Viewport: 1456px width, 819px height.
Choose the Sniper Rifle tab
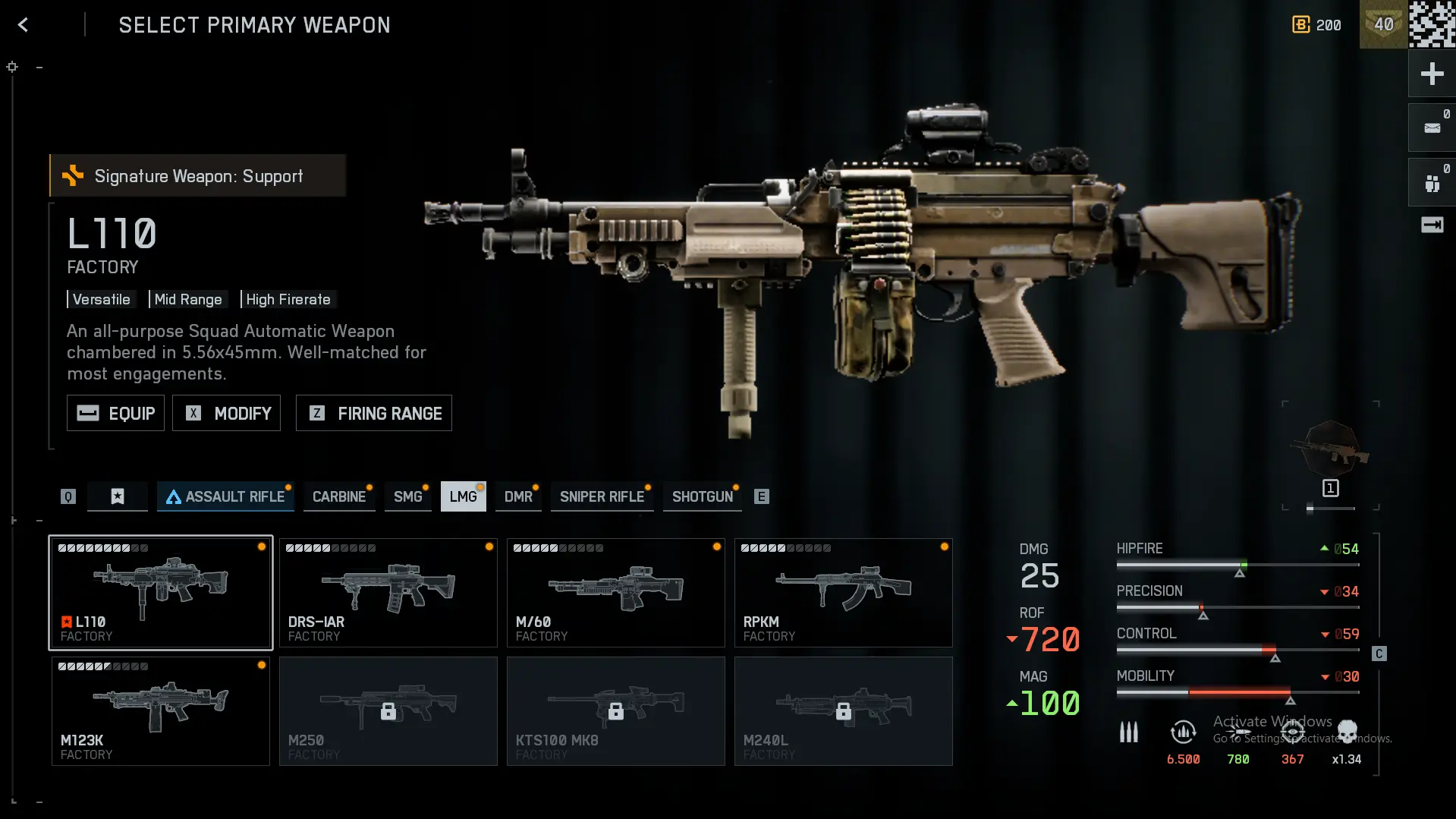602,496
